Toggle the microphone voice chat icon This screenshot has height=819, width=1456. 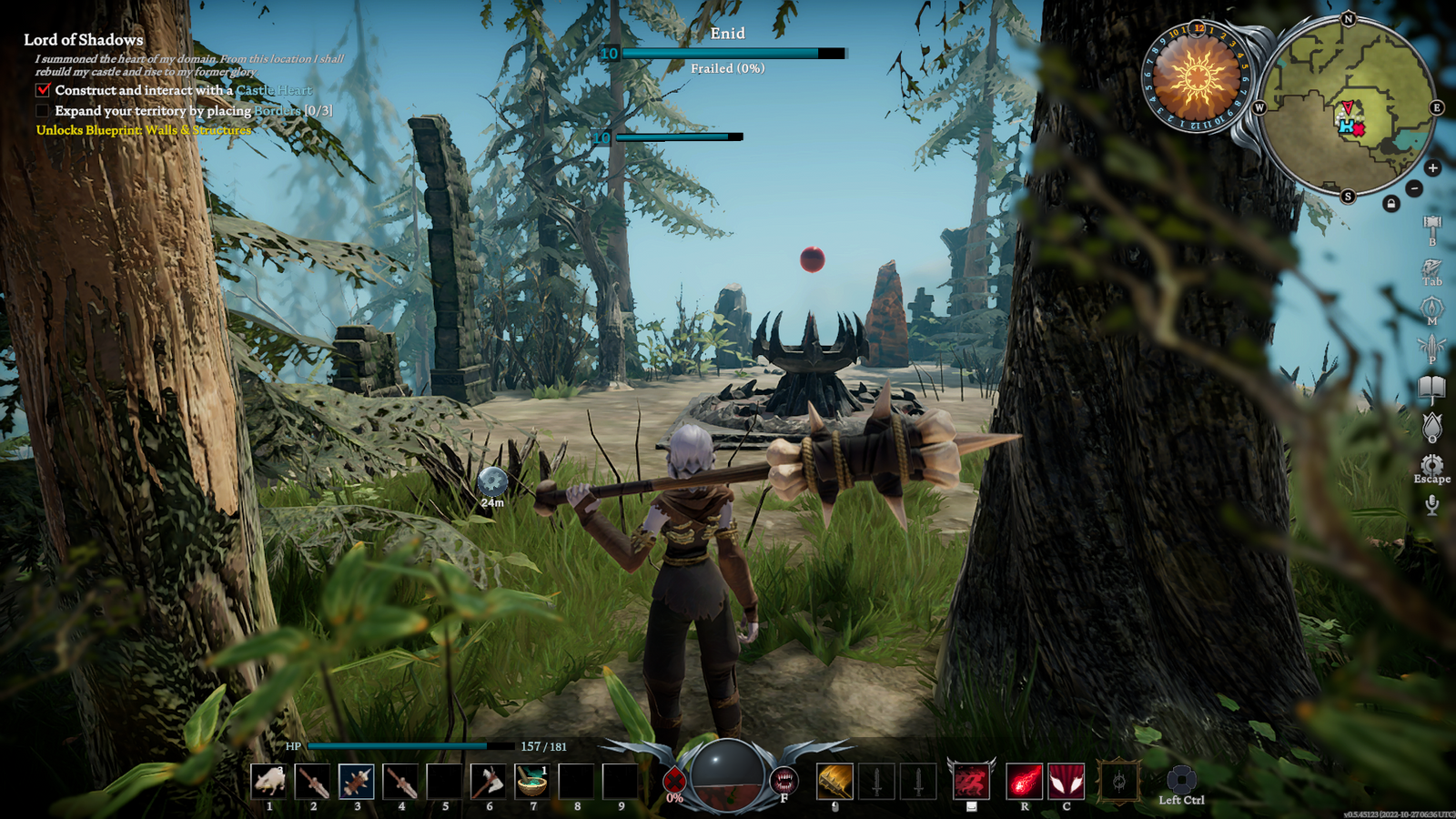coord(1431,505)
